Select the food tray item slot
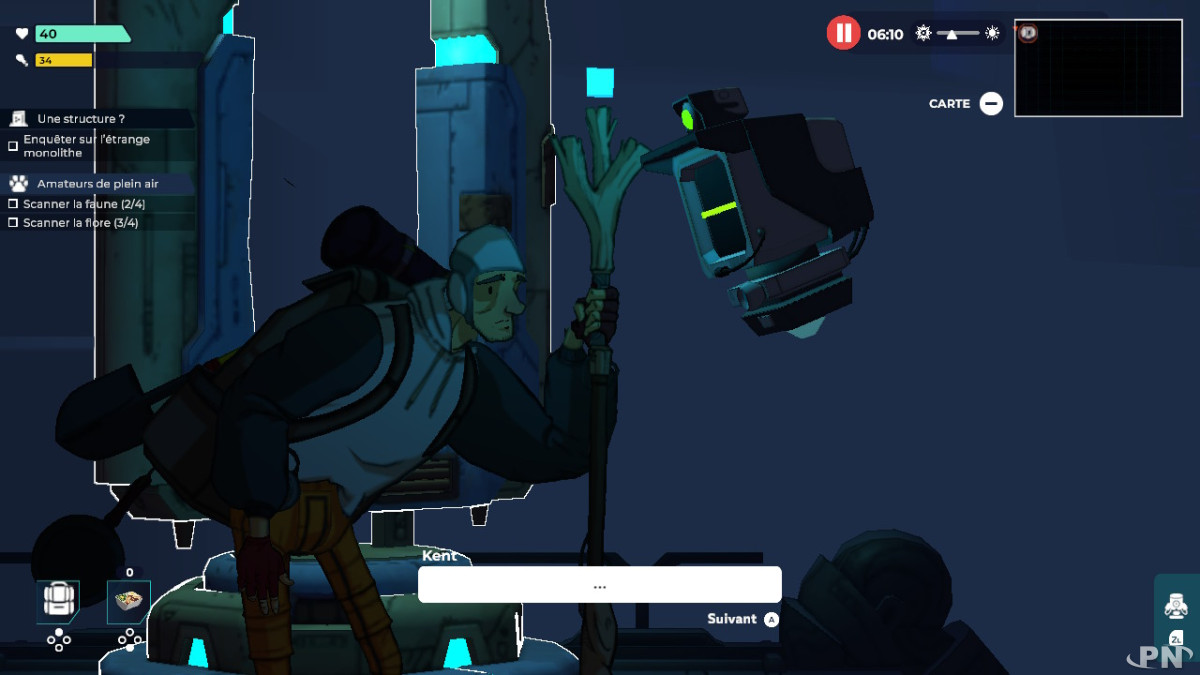The height and width of the screenshot is (675, 1200). (129, 602)
